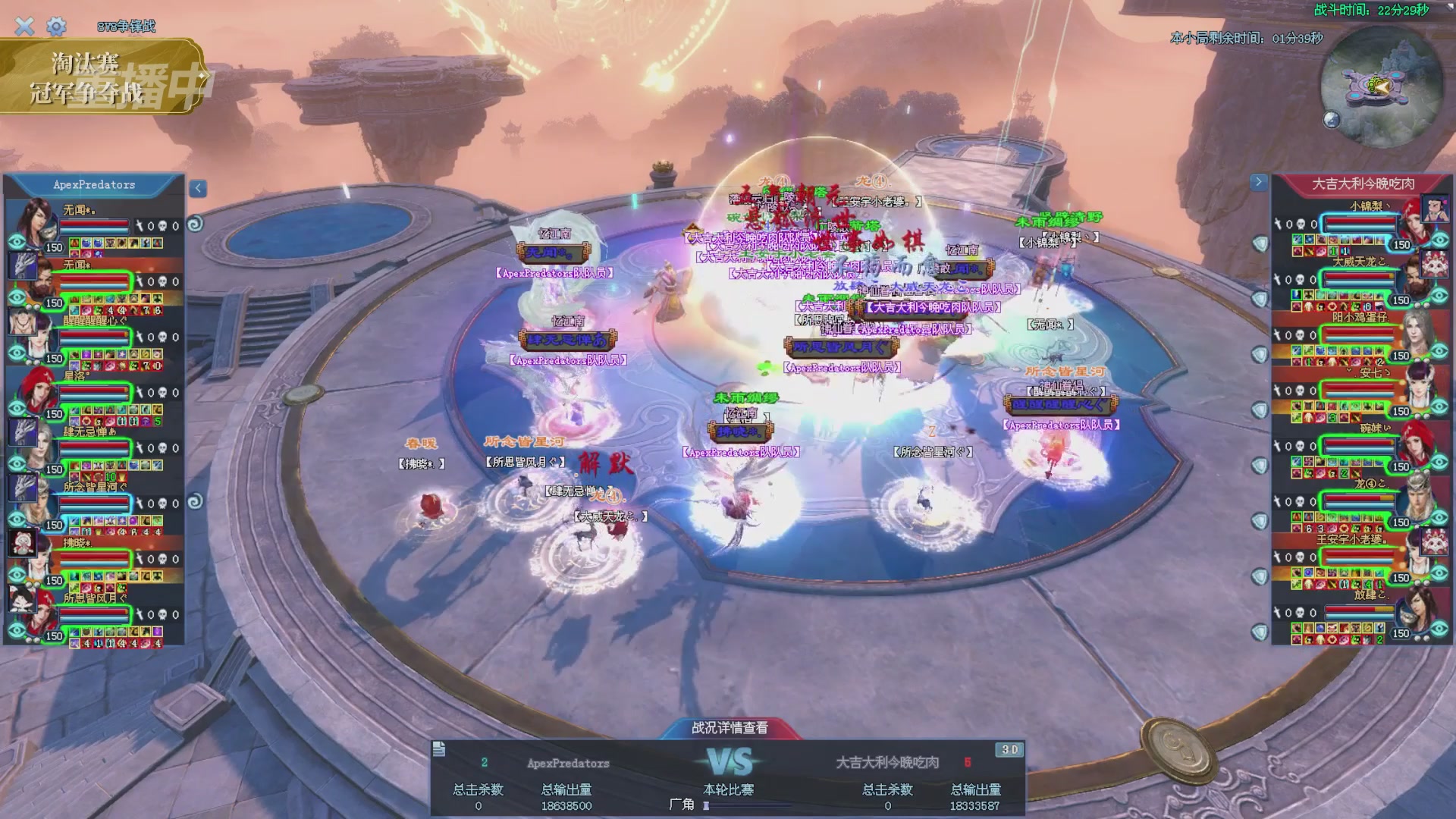Image resolution: width=1456 pixels, height=819 pixels.
Task: Collapse the 大吉大利今晚吃肉 team panel arrow
Action: tap(1259, 182)
